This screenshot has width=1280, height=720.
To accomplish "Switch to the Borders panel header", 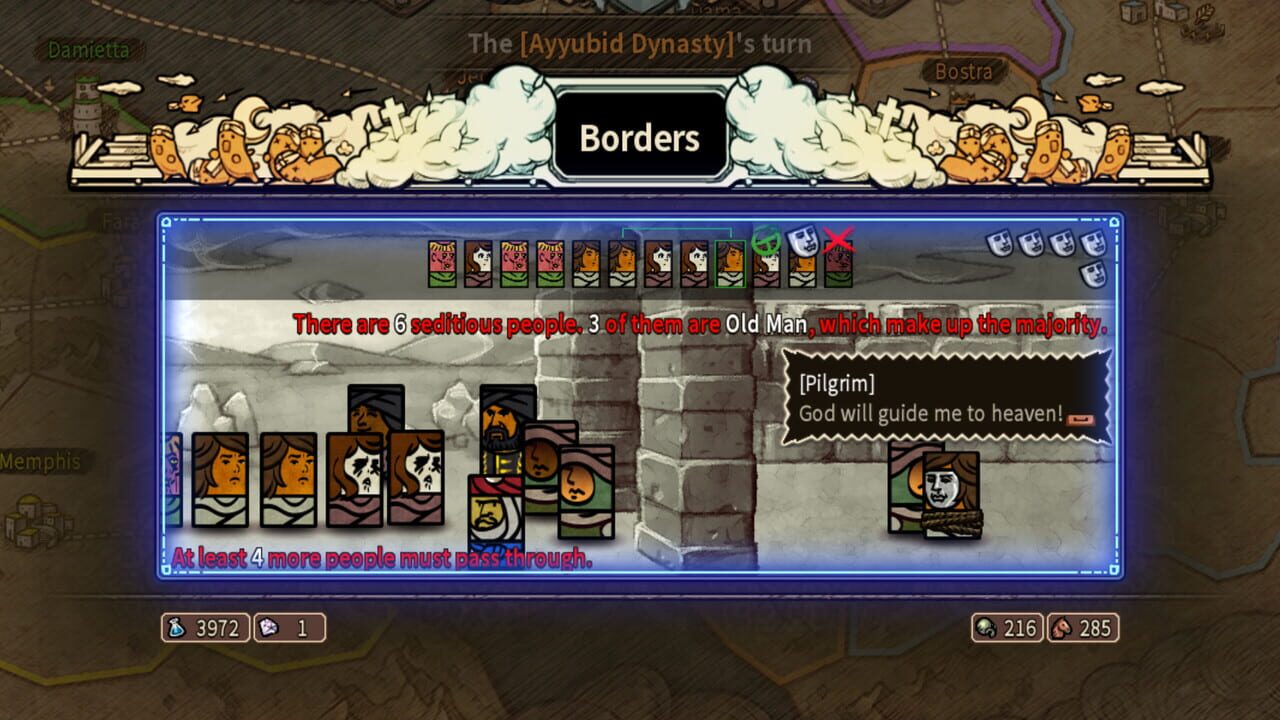I will coord(639,139).
